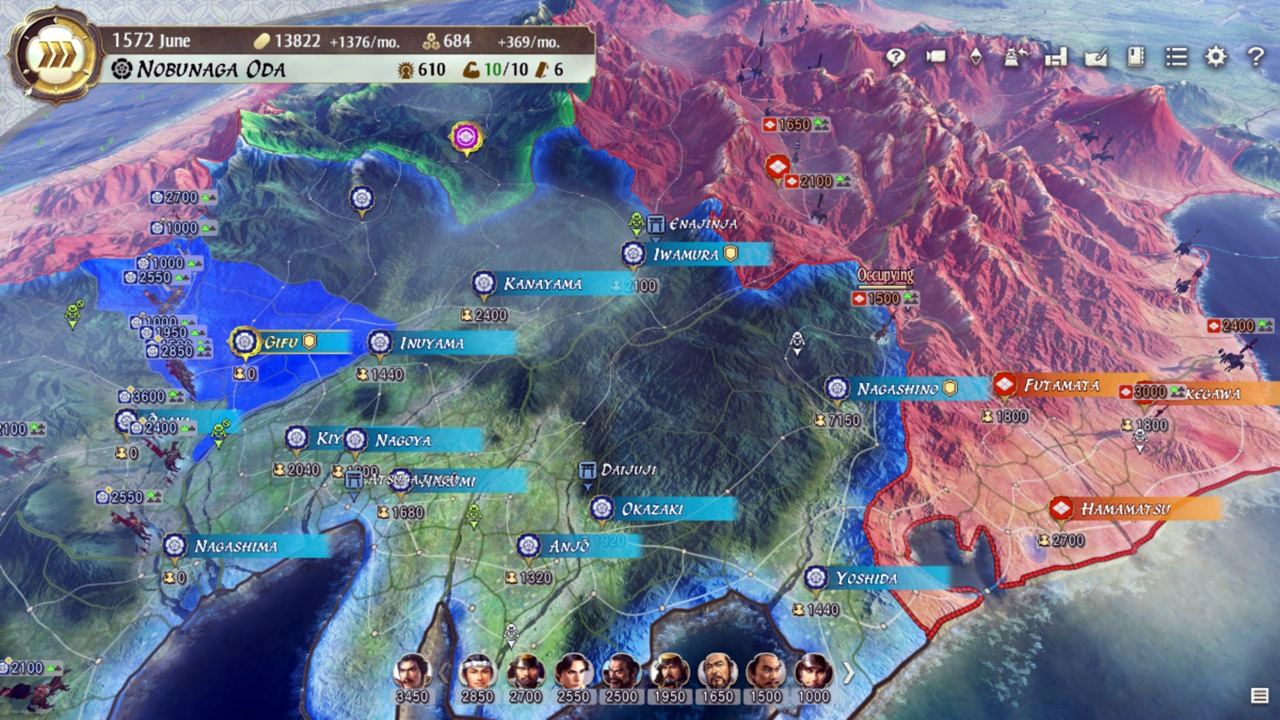Viewport: 1280px width, 720px height.
Task: Open the chart statistics icon
Action: [1056, 58]
